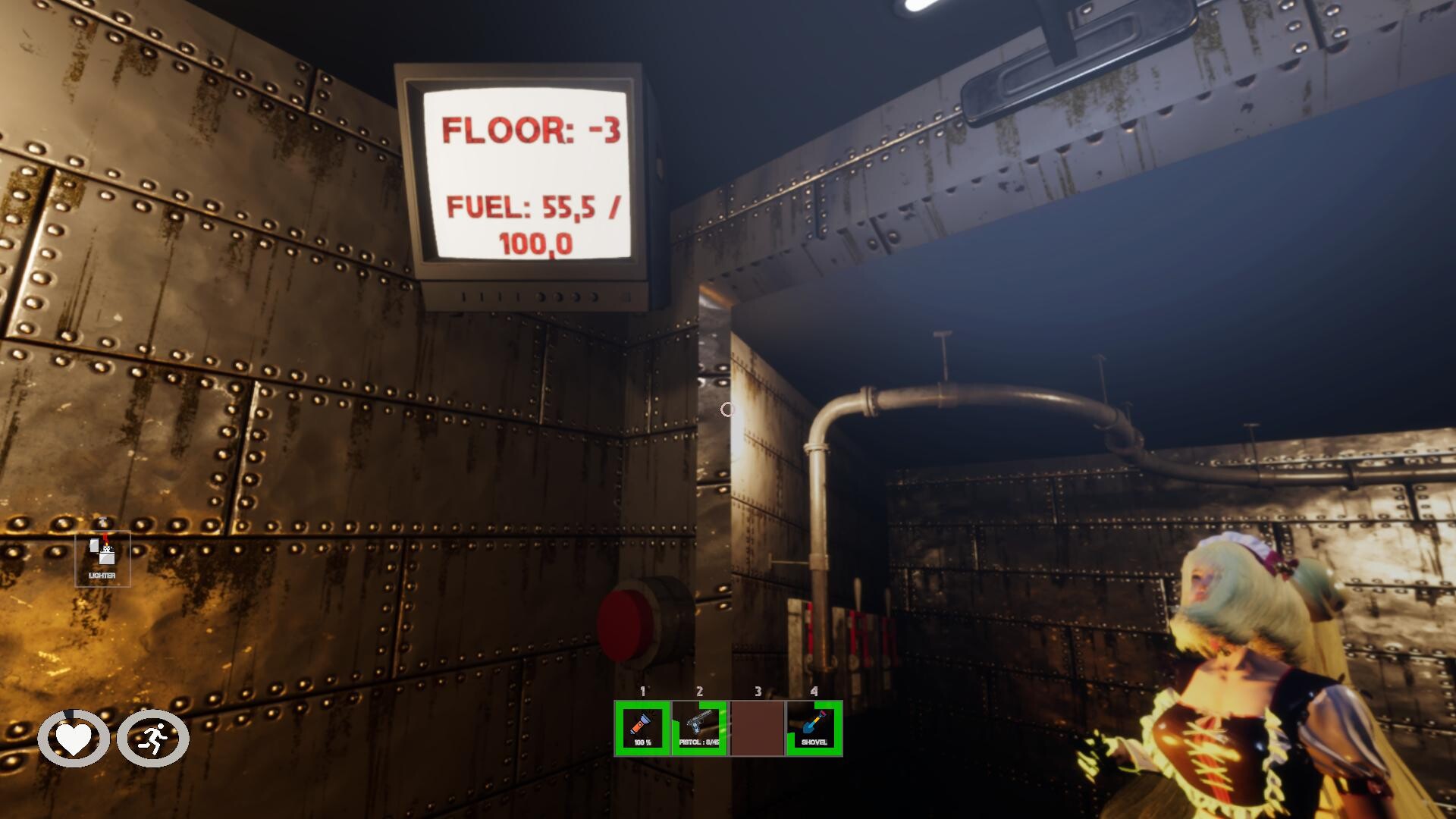This screenshot has width=1456, height=819.
Task: Click hotbar slot number 4 label
Action: 814,692
